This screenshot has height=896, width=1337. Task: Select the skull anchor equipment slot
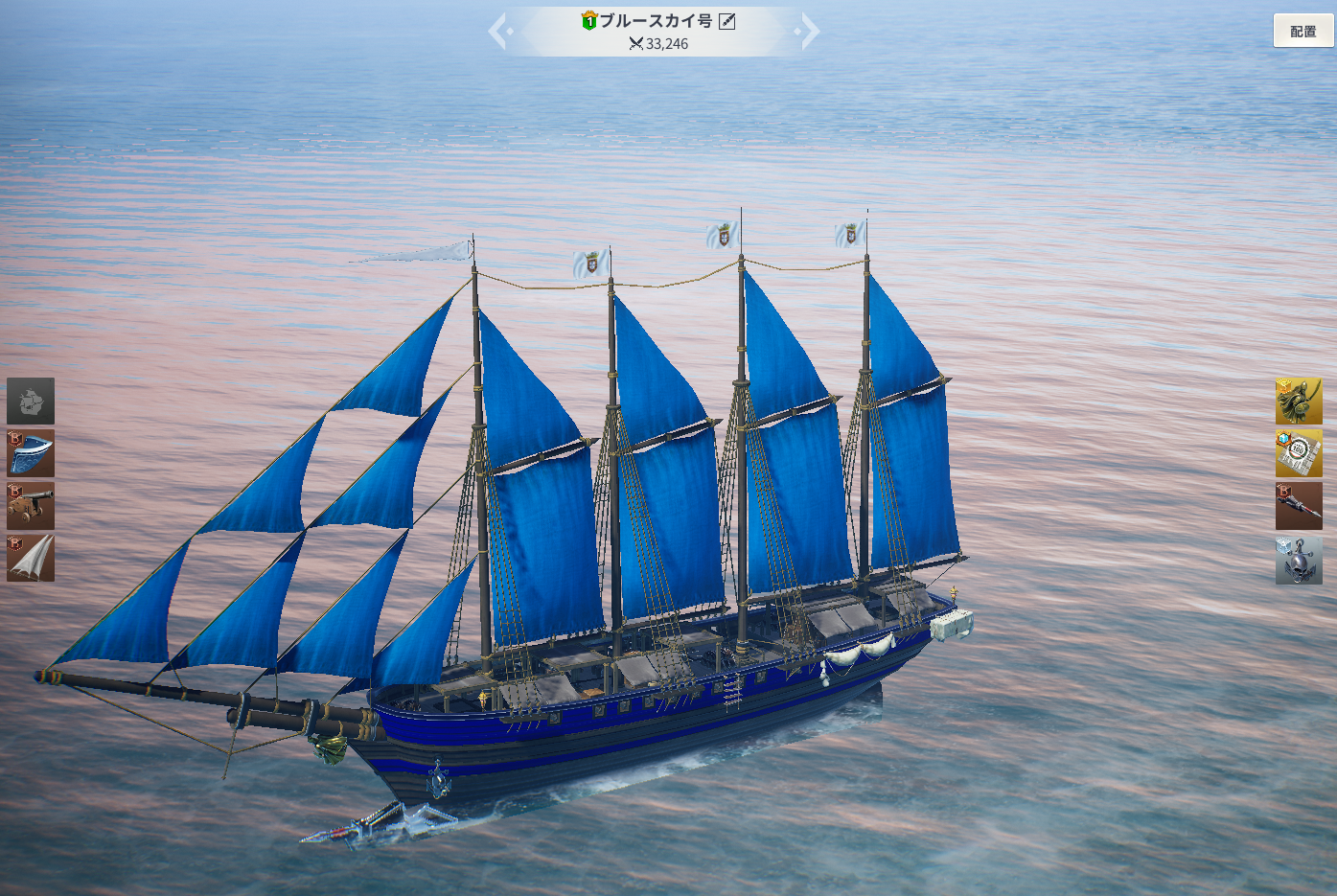click(x=1299, y=560)
